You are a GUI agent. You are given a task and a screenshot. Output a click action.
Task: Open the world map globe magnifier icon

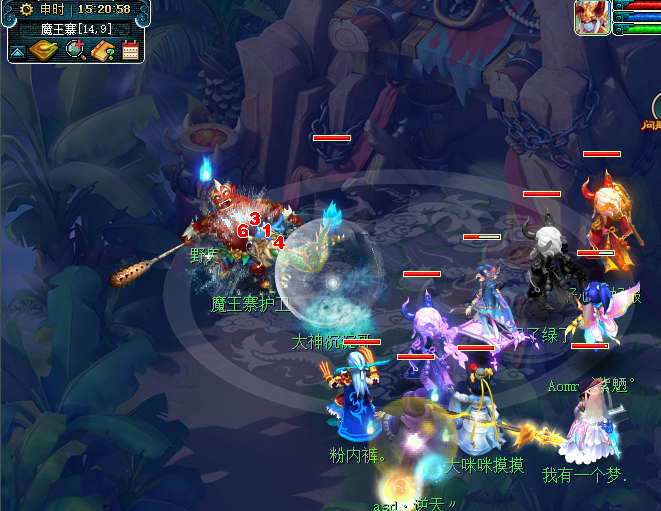tap(74, 50)
